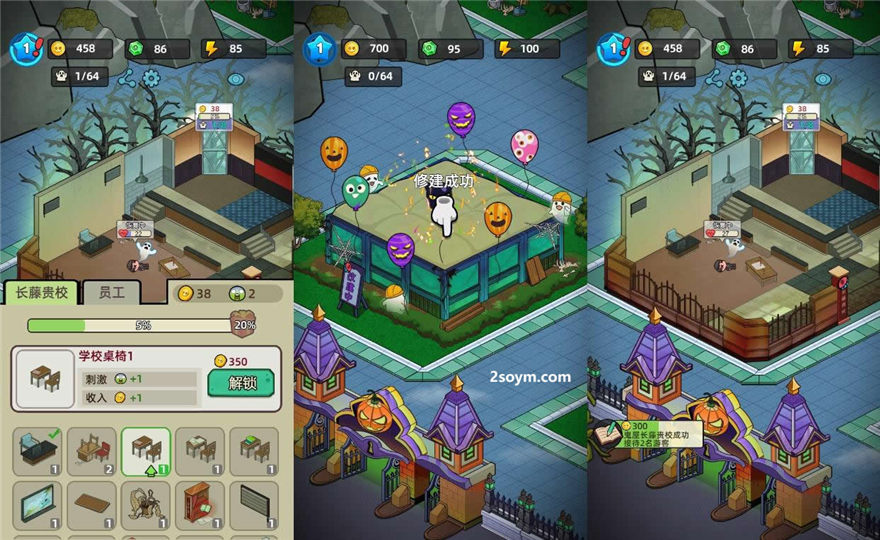The image size is (880, 540).
Task: Pick the red bookshelf furniture slot
Action: coord(200,505)
